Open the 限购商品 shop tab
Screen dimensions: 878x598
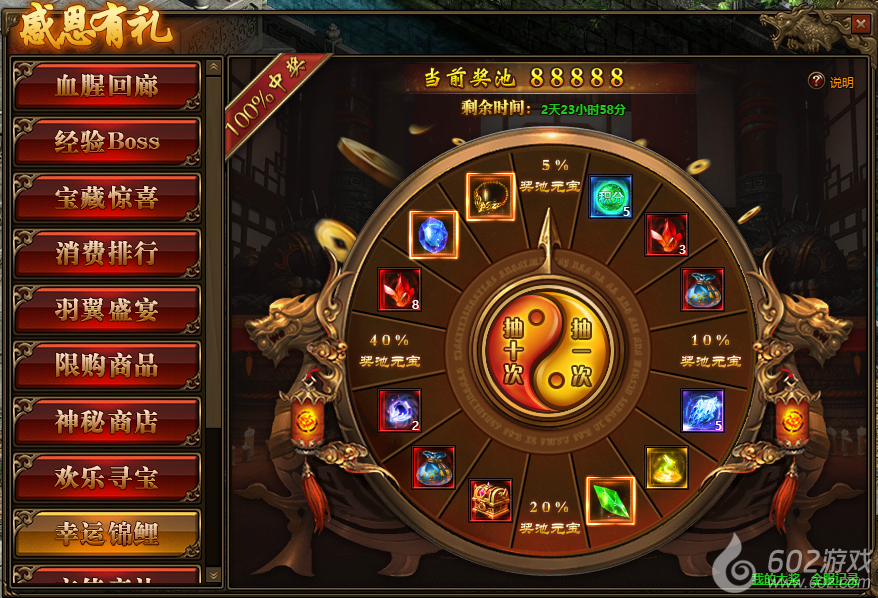(107, 366)
